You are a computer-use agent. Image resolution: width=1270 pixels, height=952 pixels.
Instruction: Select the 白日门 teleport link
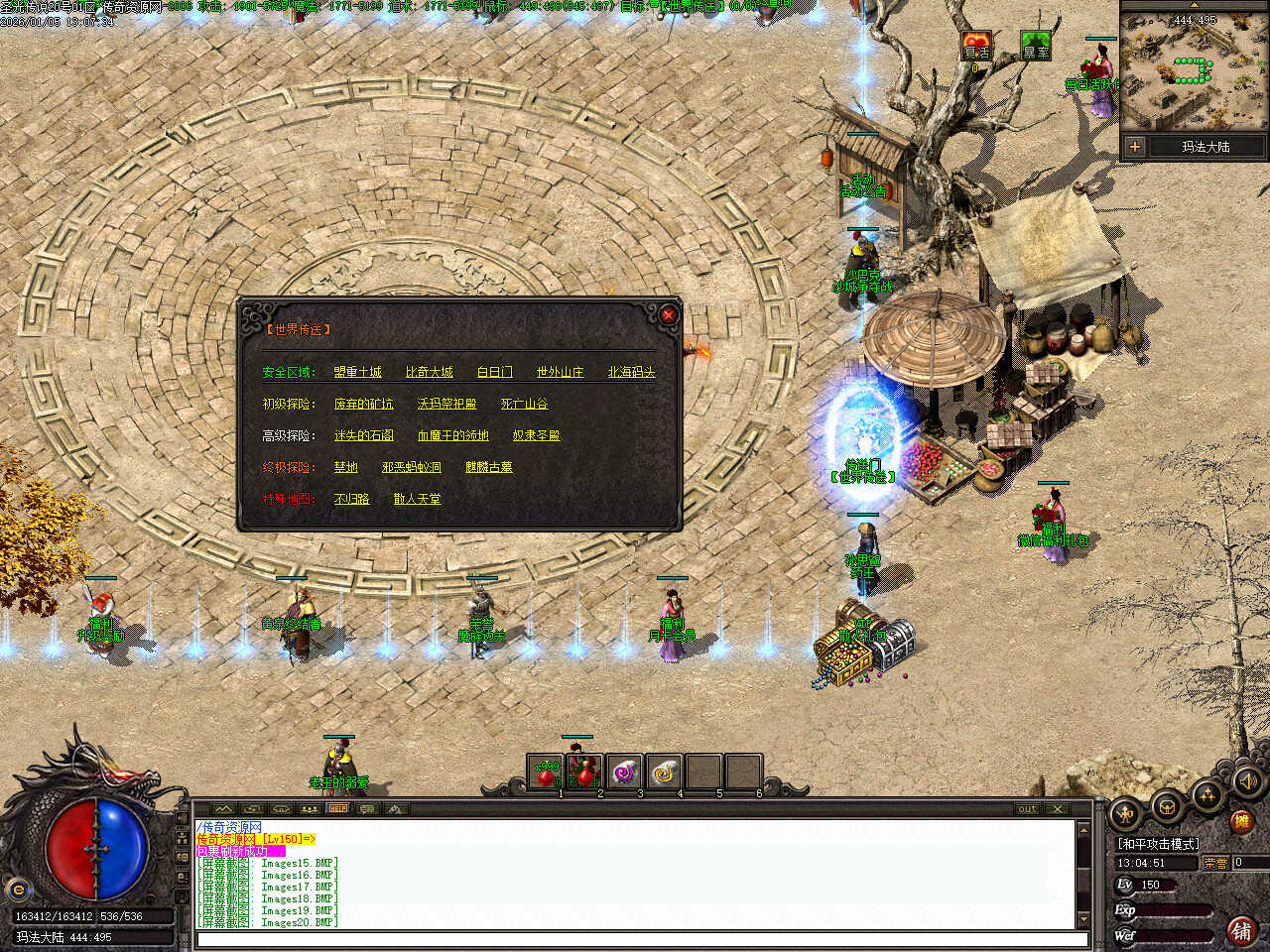(x=494, y=372)
